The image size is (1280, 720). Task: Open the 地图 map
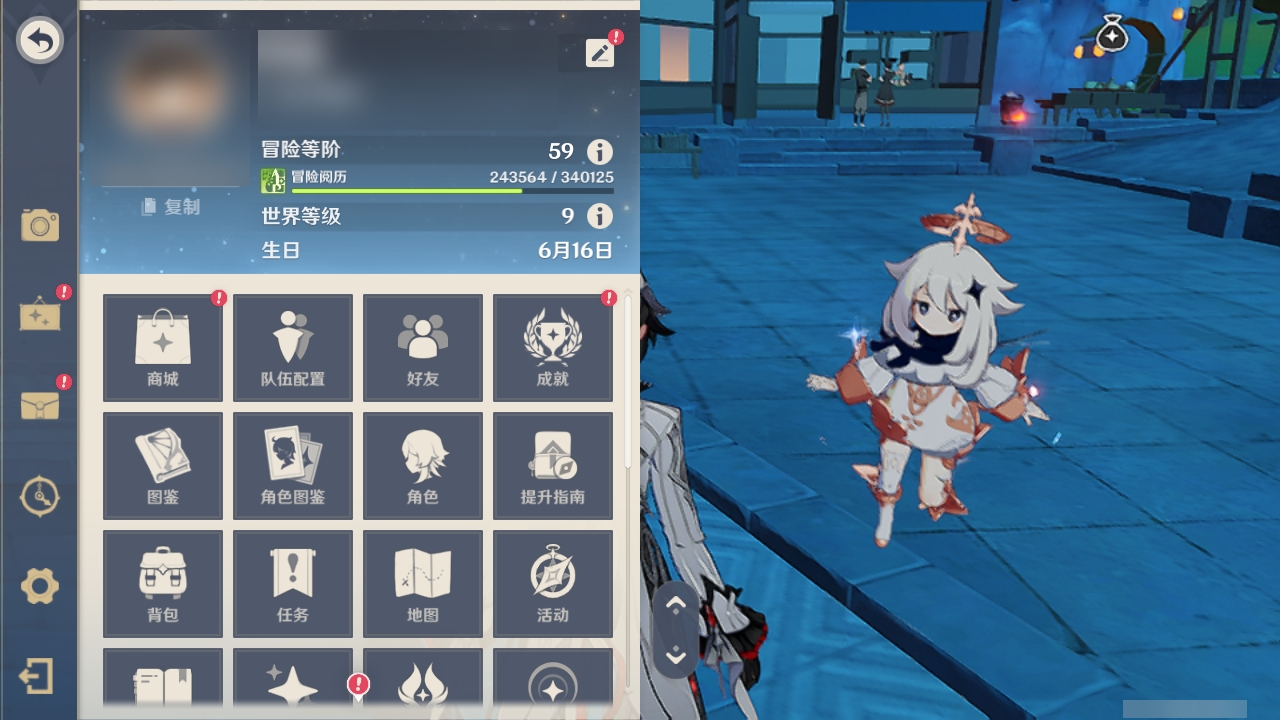coord(422,584)
